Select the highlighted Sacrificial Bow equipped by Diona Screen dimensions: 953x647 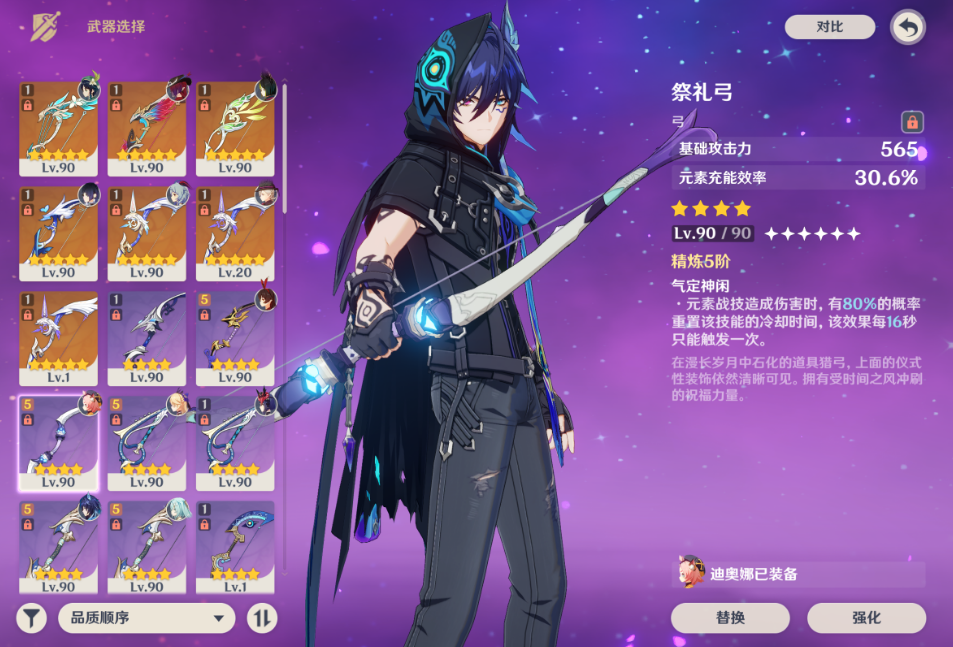coord(59,440)
